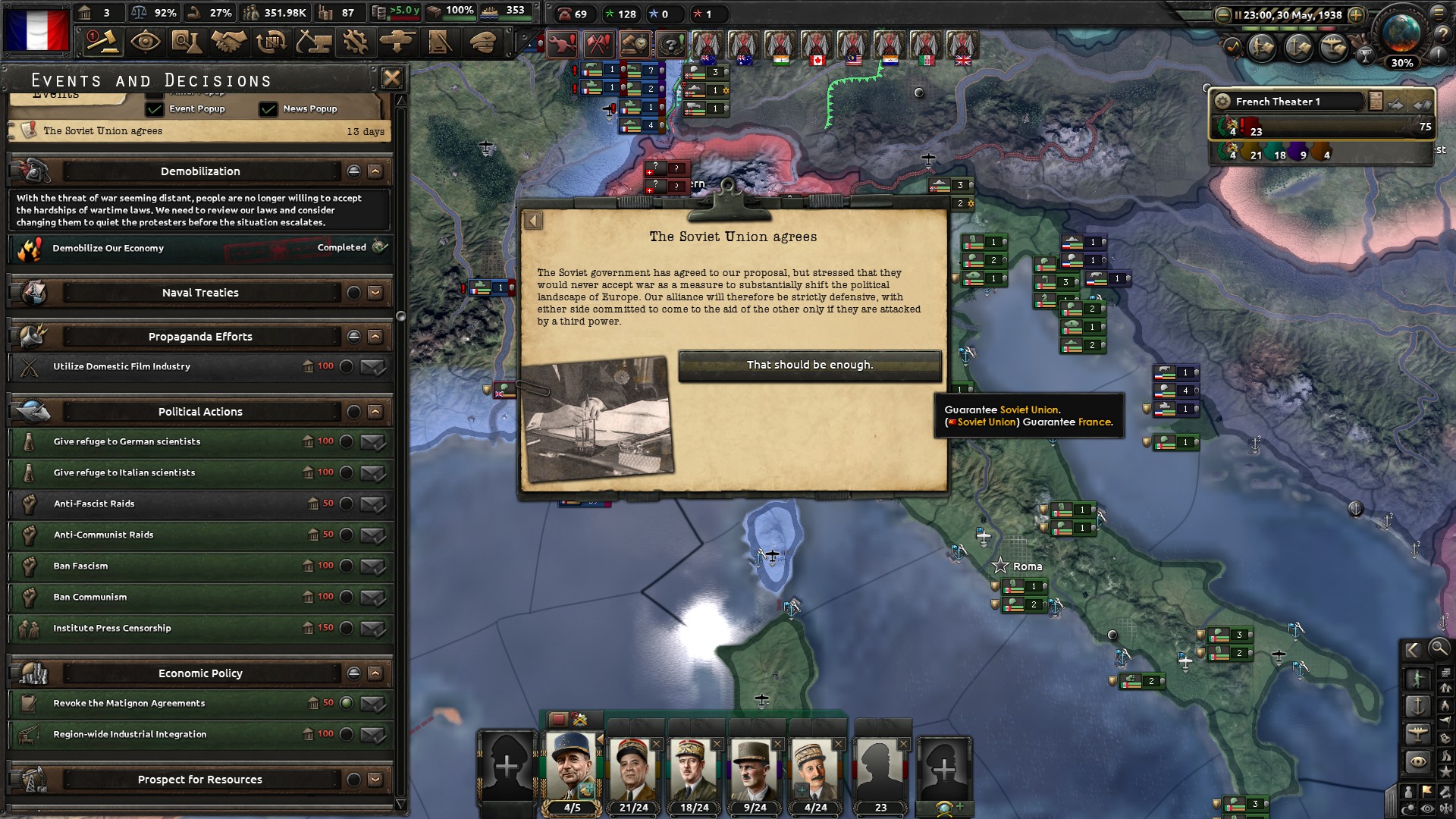The width and height of the screenshot is (1456, 819).
Task: Uncheck the Event Popup checkbox
Action: pyautogui.click(x=156, y=108)
